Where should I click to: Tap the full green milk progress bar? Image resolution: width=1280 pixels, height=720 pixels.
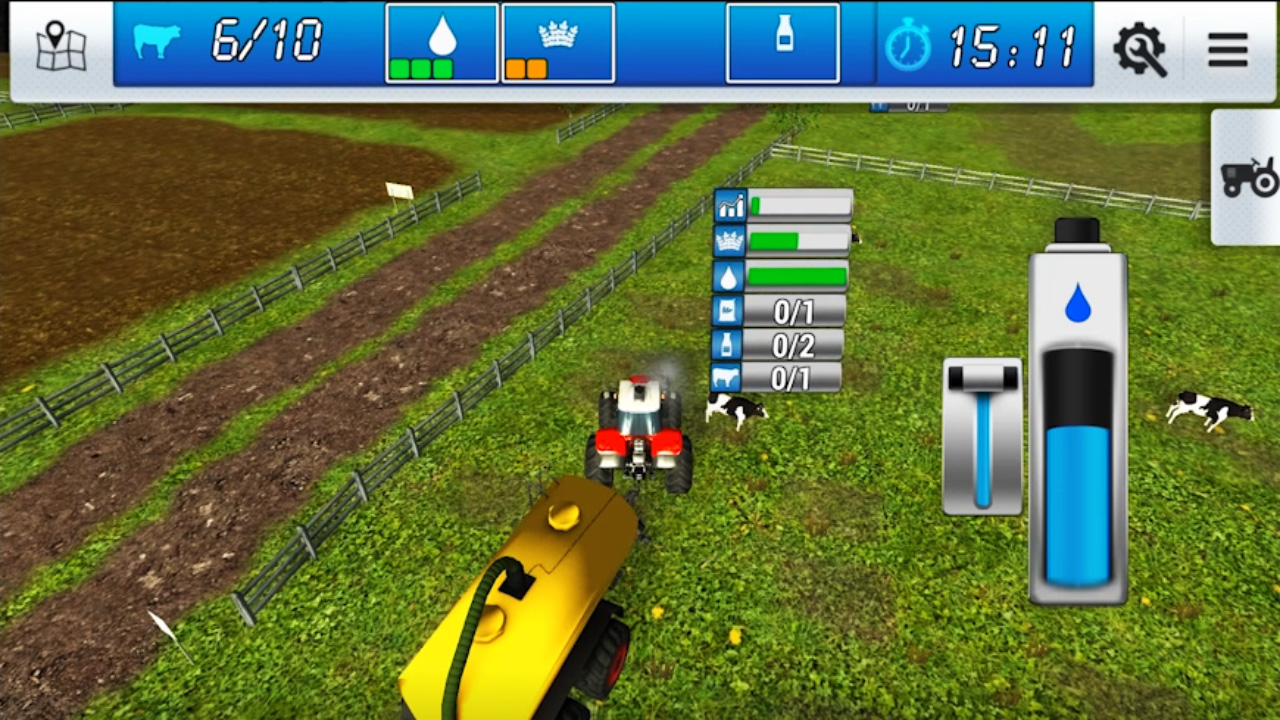pyautogui.click(x=798, y=277)
